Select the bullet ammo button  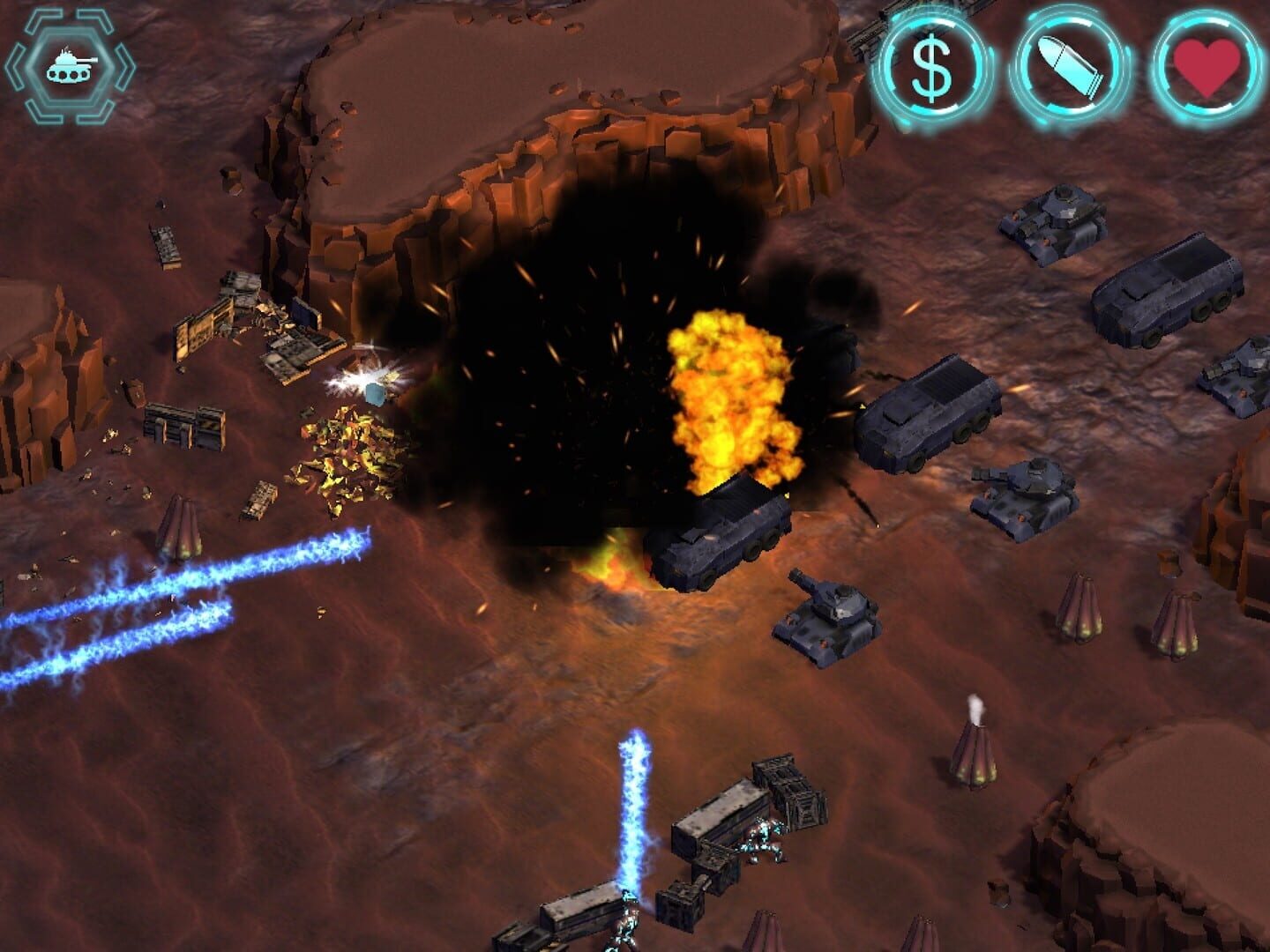click(1069, 68)
